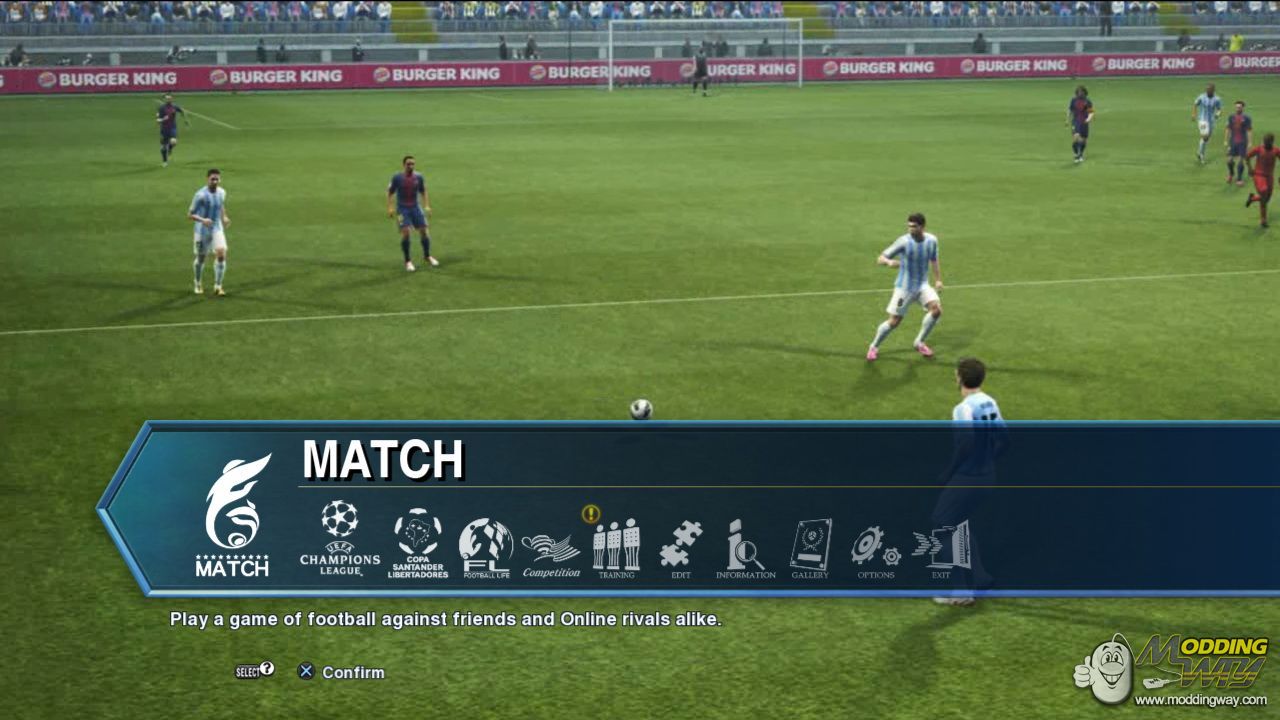
Task: Choose Exit to leave the game
Action: [942, 549]
